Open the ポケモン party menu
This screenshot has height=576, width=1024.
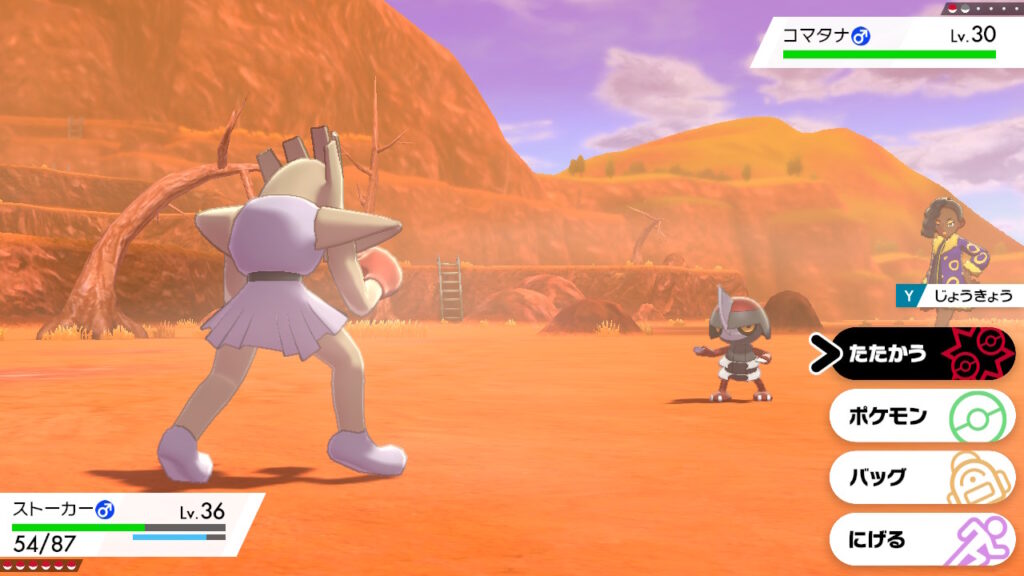click(920, 416)
